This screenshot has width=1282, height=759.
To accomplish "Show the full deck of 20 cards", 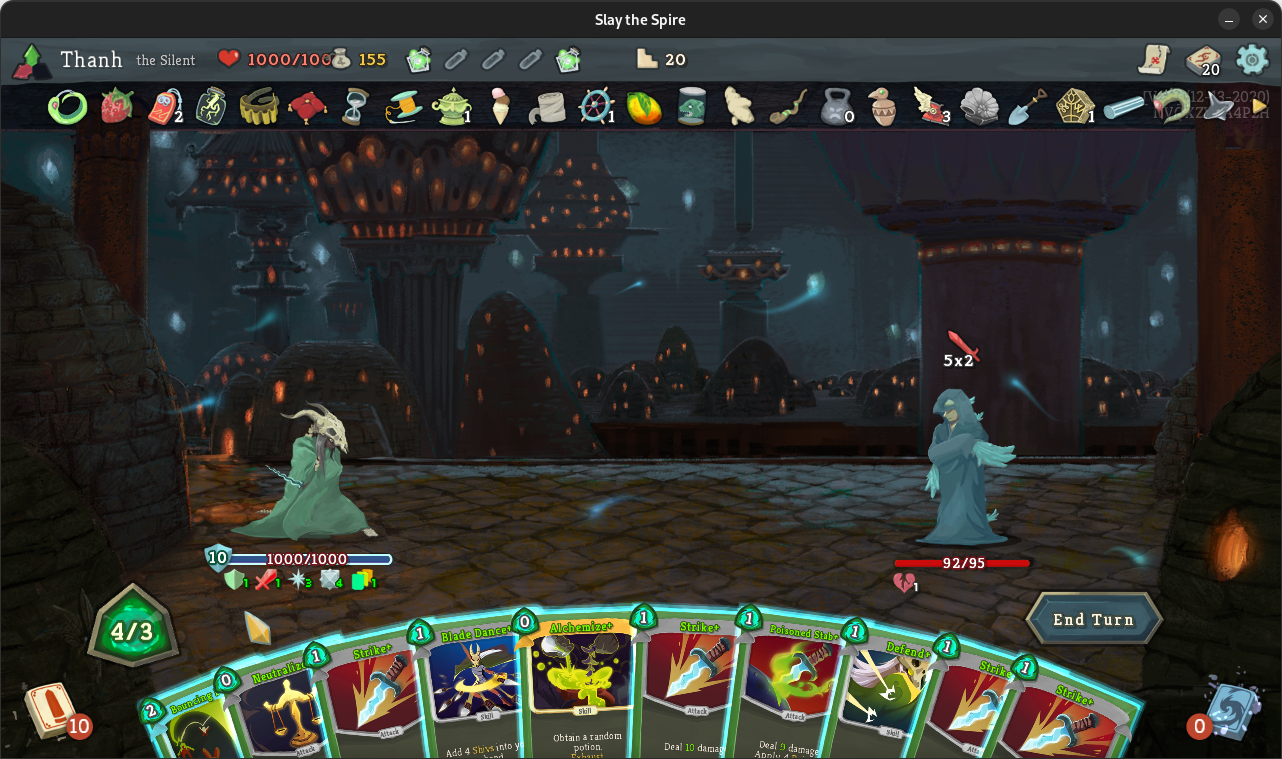I will [1203, 61].
